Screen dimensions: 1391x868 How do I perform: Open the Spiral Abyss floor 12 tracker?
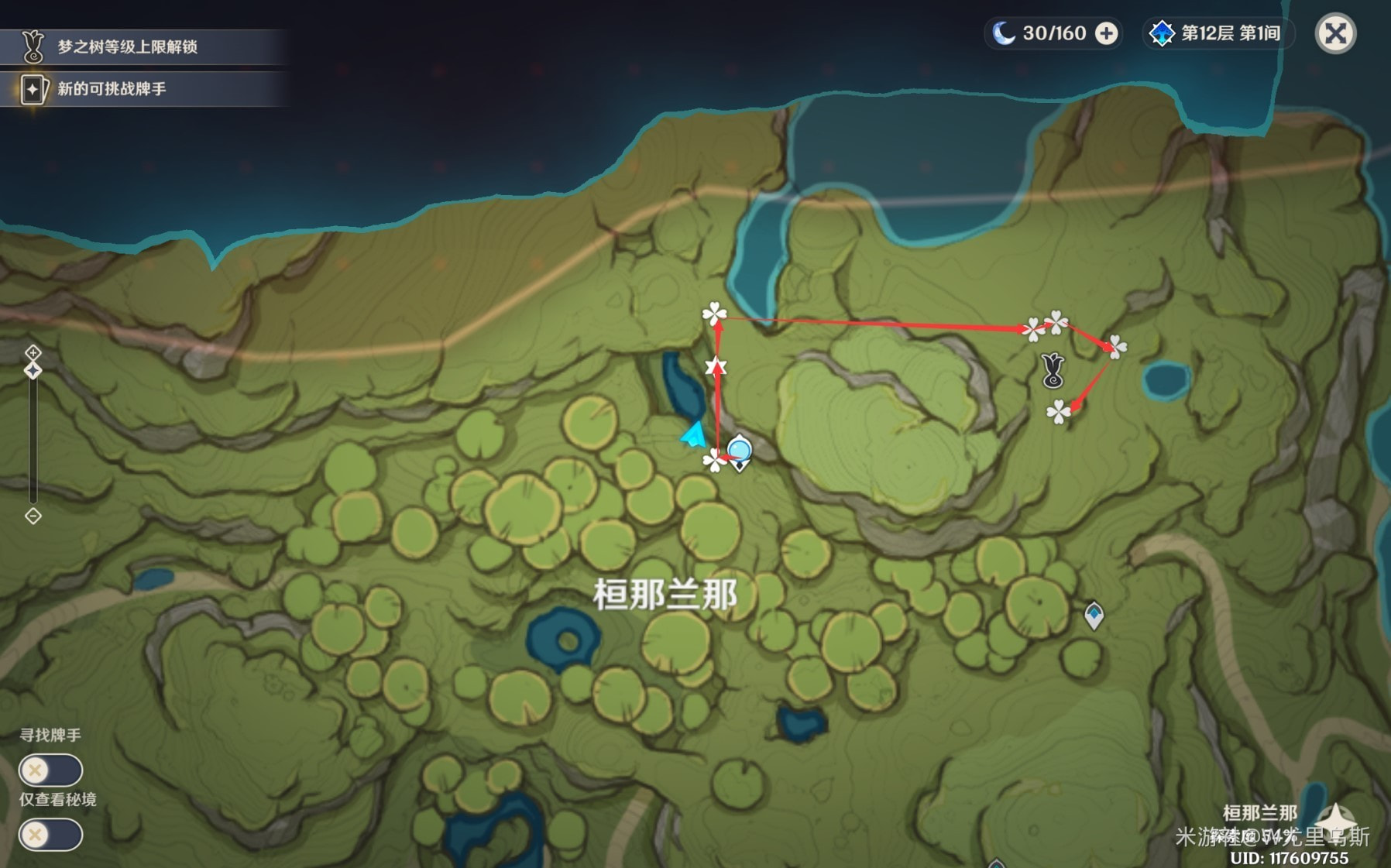point(1218,34)
